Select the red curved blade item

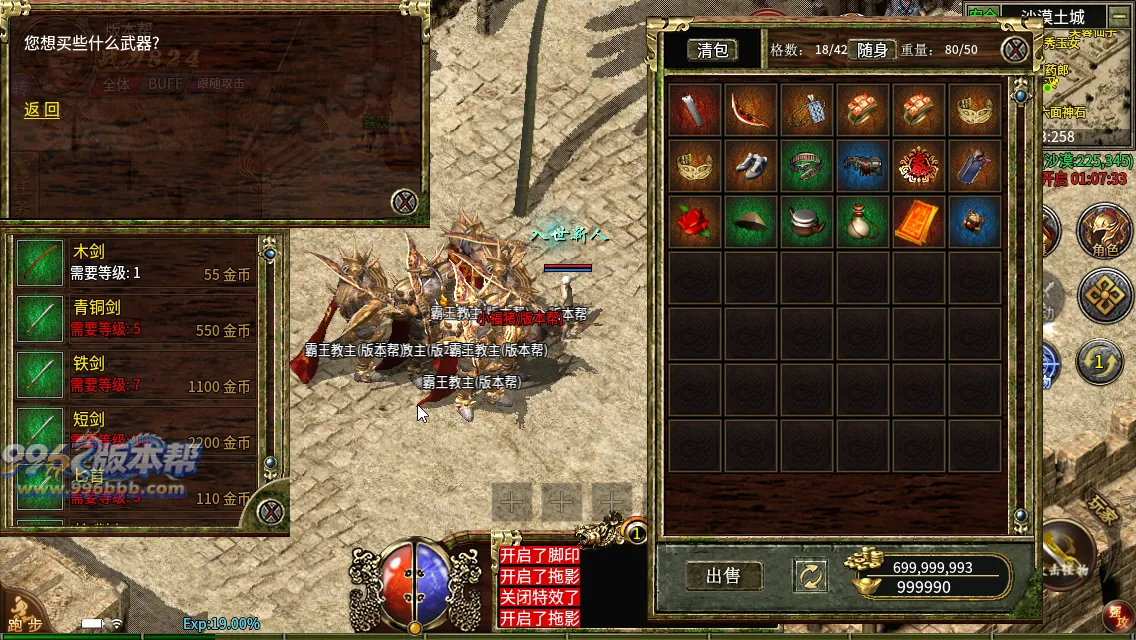click(x=750, y=110)
